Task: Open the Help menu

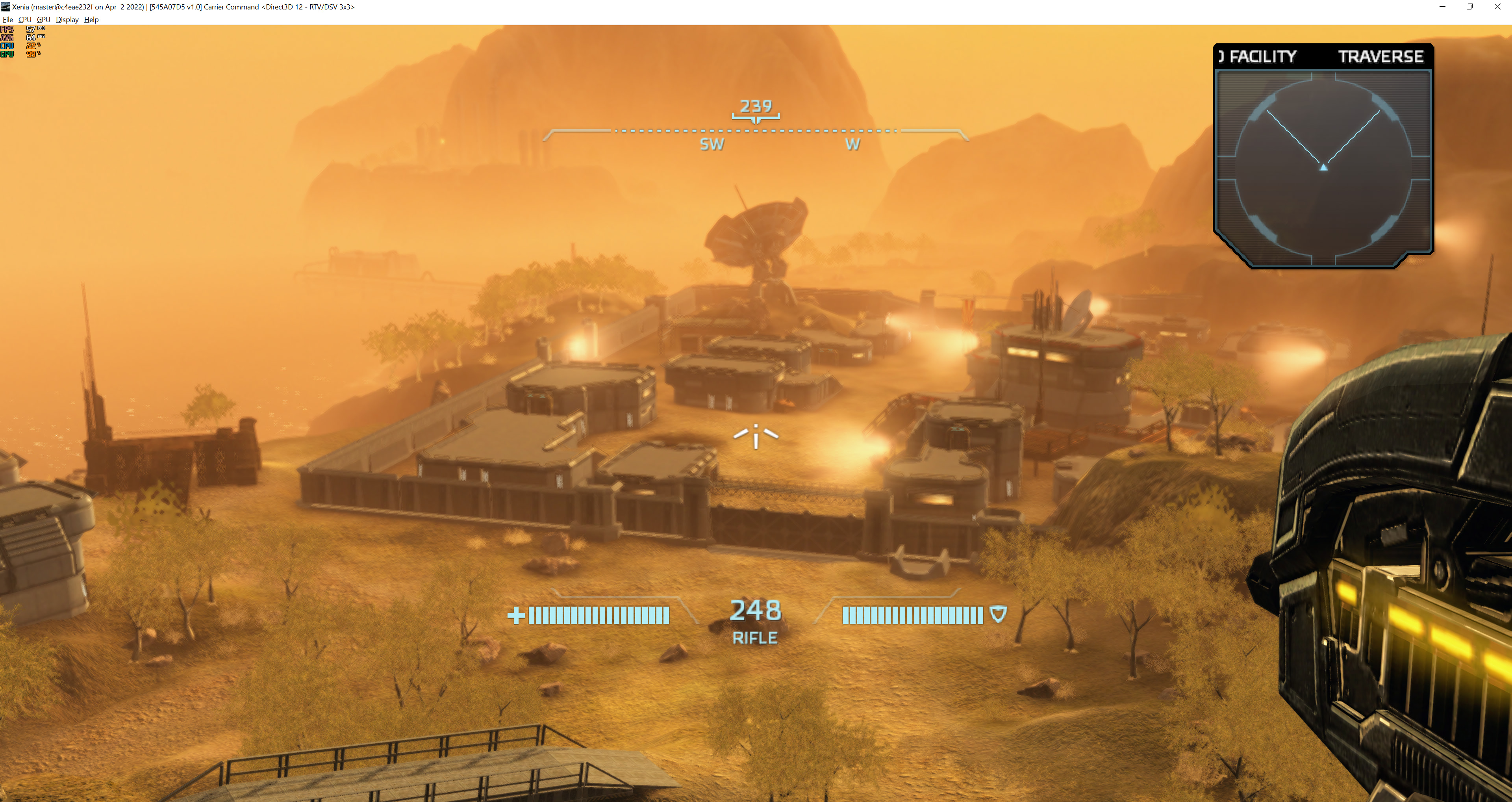Action: pyautogui.click(x=91, y=19)
